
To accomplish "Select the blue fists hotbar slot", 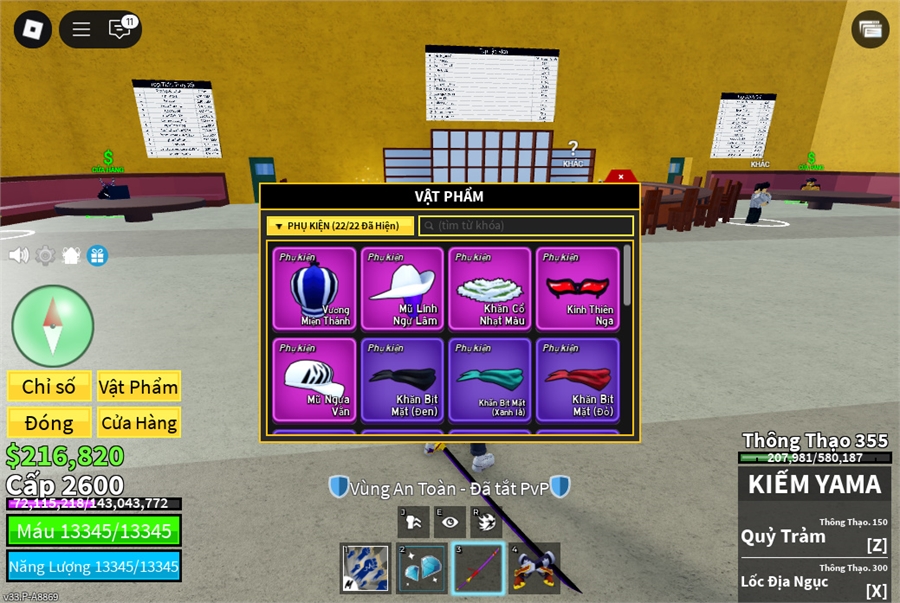I will 365,568.
